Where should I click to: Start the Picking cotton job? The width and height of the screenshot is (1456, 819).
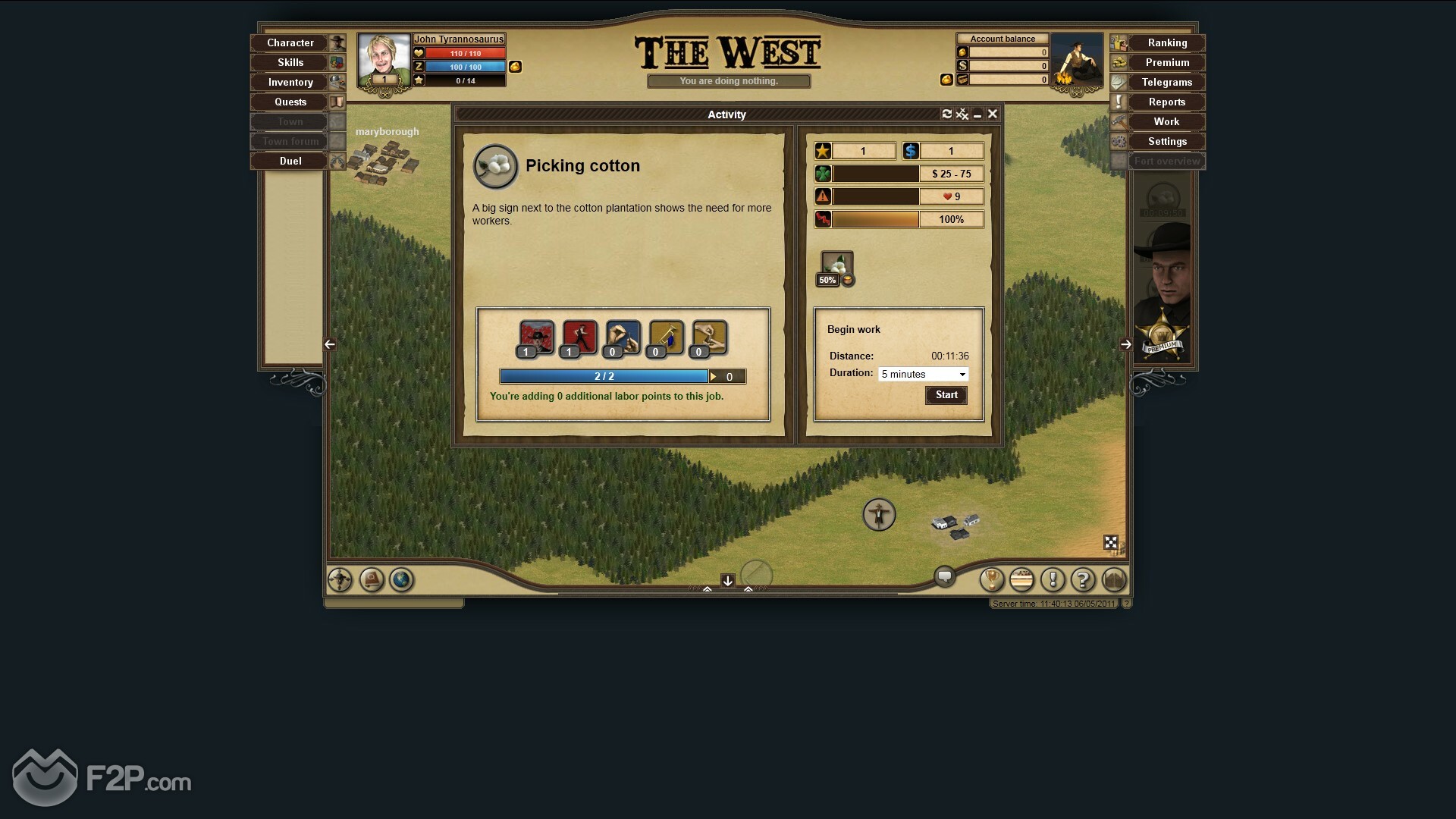click(946, 395)
